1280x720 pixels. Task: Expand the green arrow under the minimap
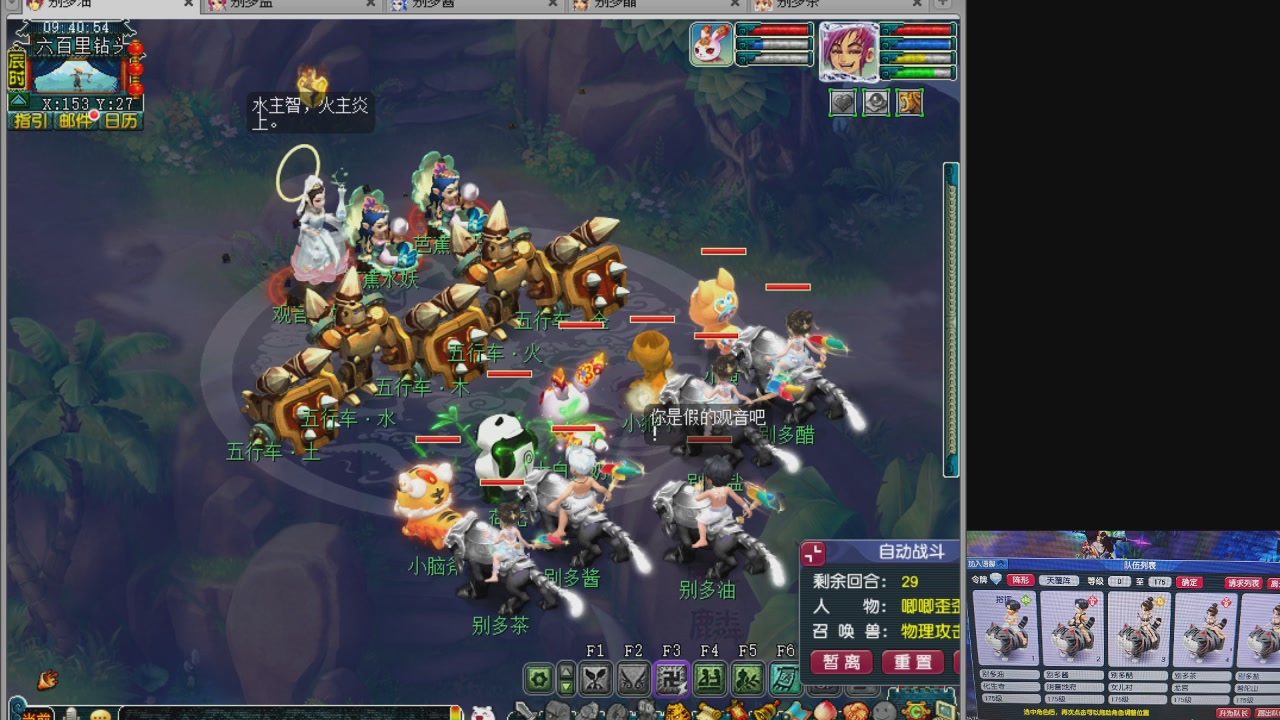[18, 101]
